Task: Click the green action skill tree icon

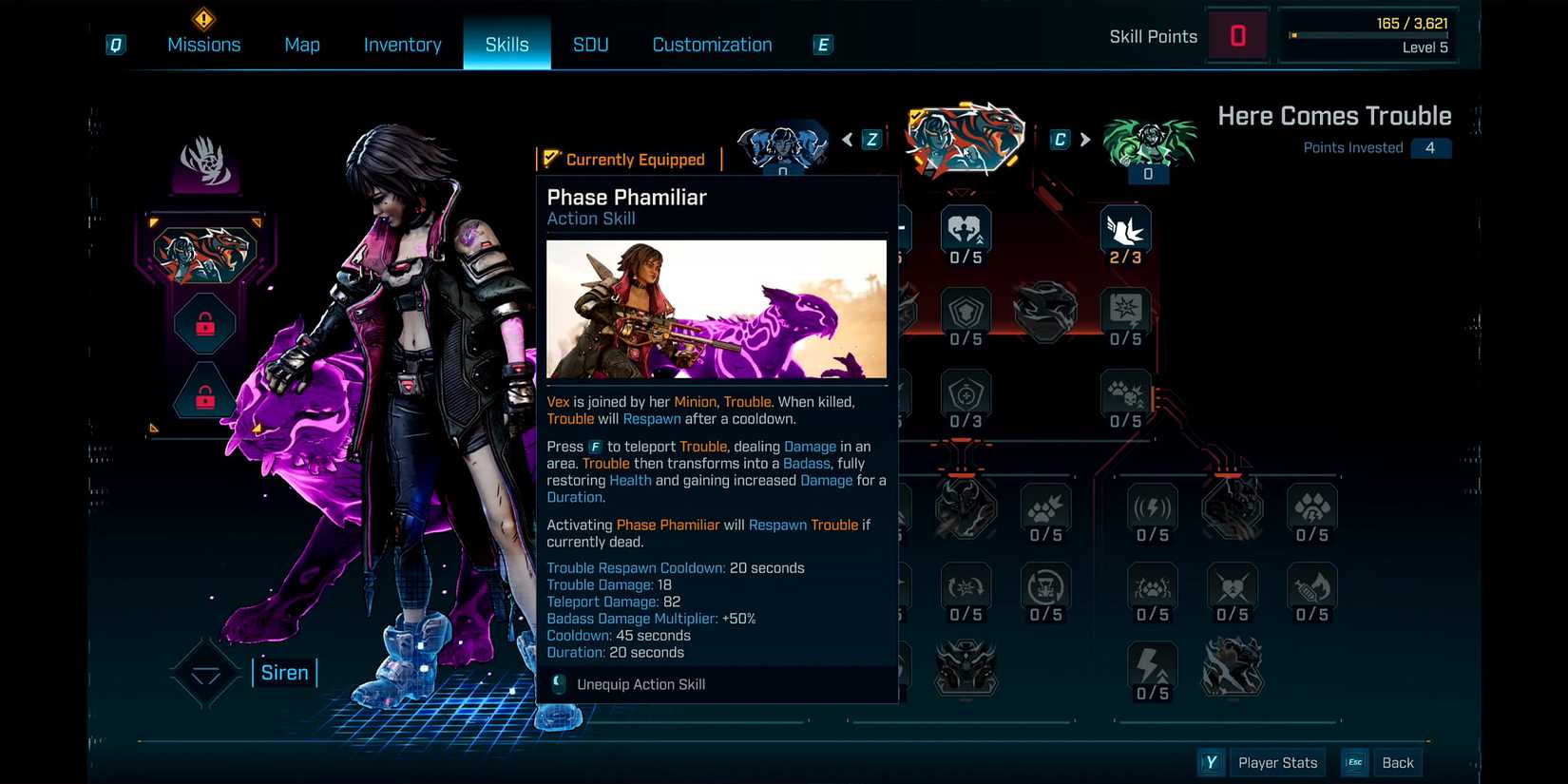Action: click(x=1150, y=143)
